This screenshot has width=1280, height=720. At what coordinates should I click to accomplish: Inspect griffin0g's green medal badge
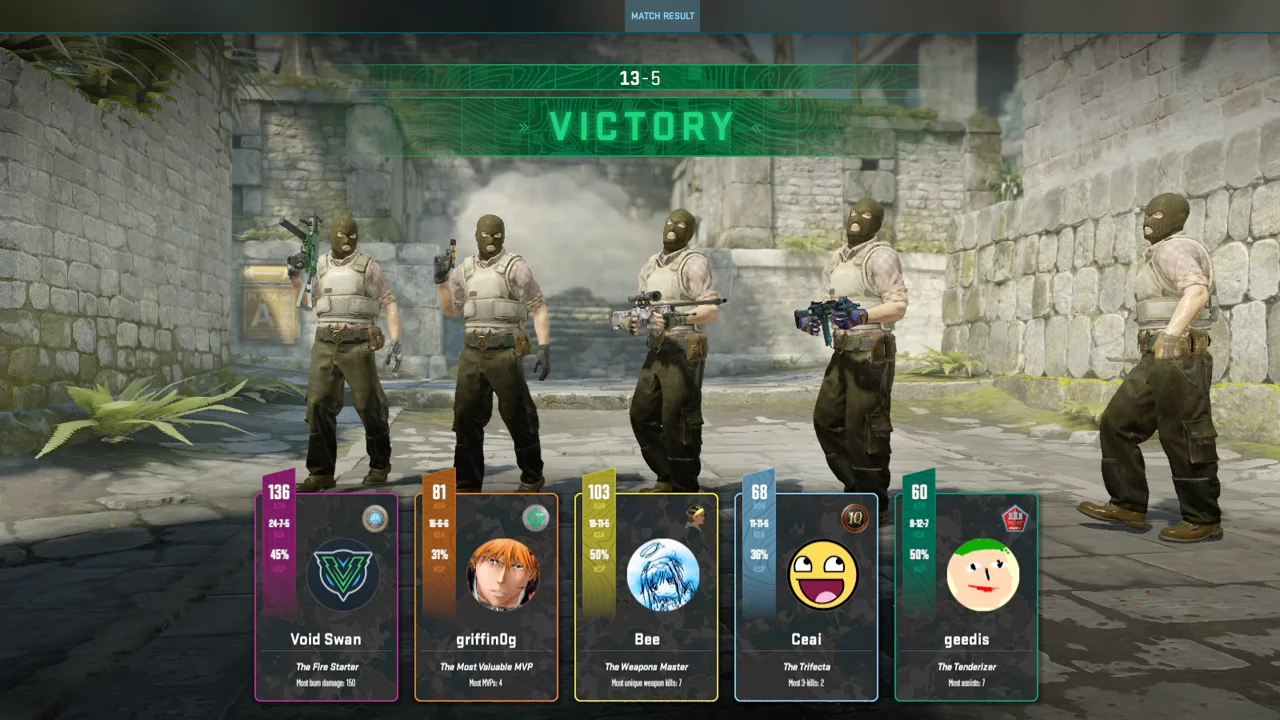coord(535,518)
